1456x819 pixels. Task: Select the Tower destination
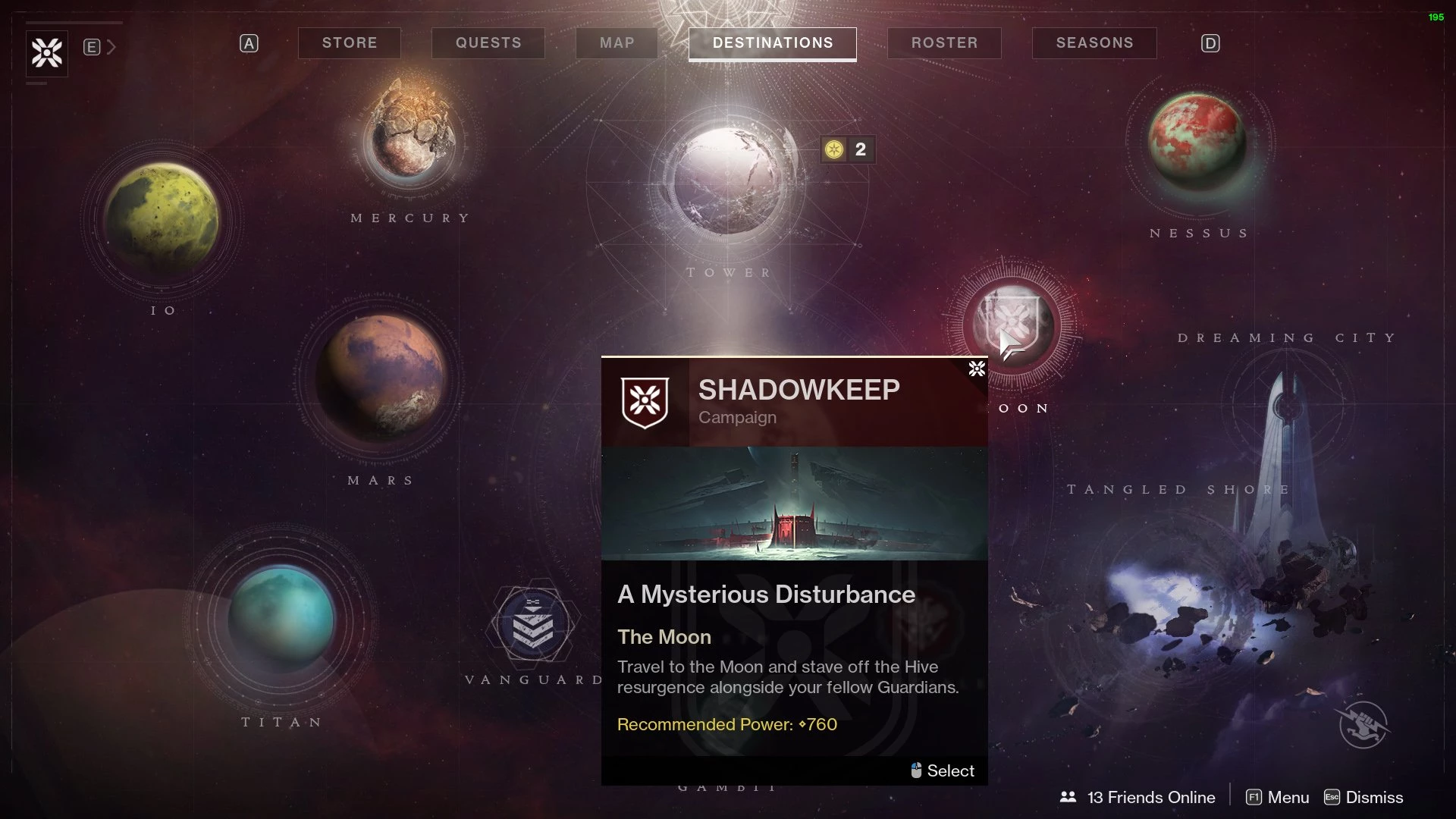(726, 180)
